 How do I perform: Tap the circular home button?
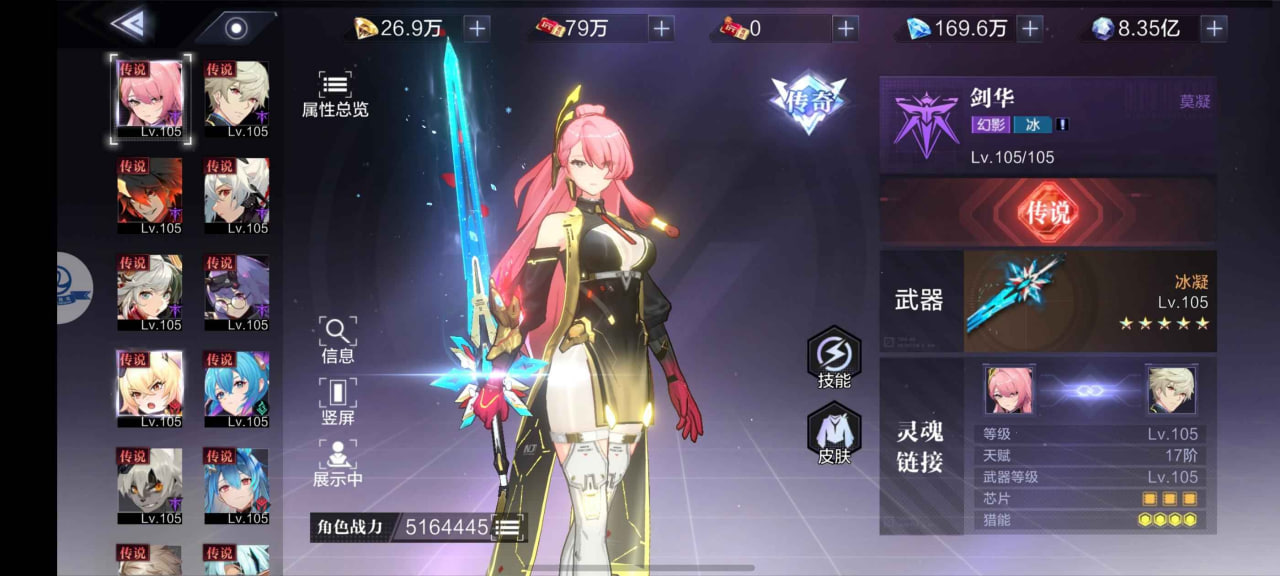coord(236,27)
